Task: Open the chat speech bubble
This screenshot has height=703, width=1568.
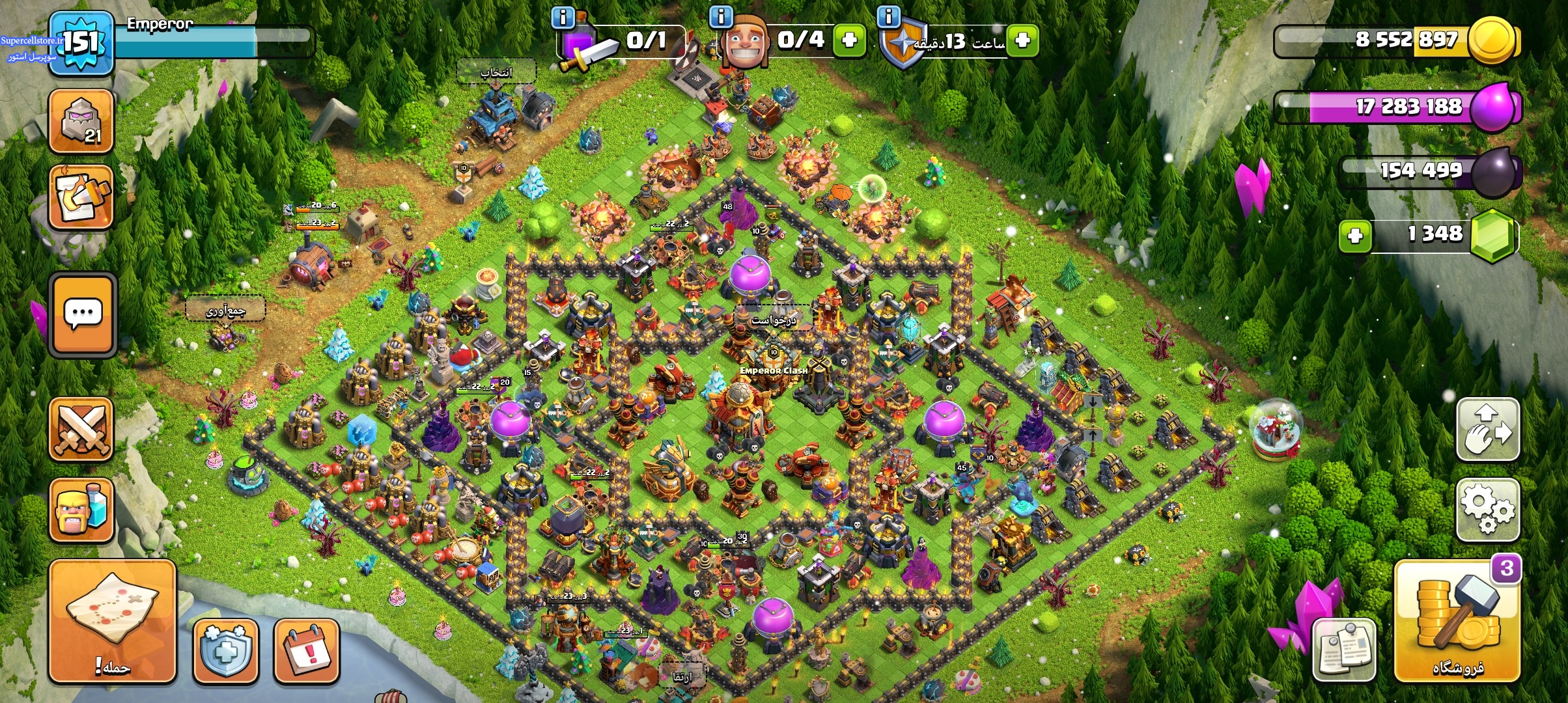Action: [83, 315]
